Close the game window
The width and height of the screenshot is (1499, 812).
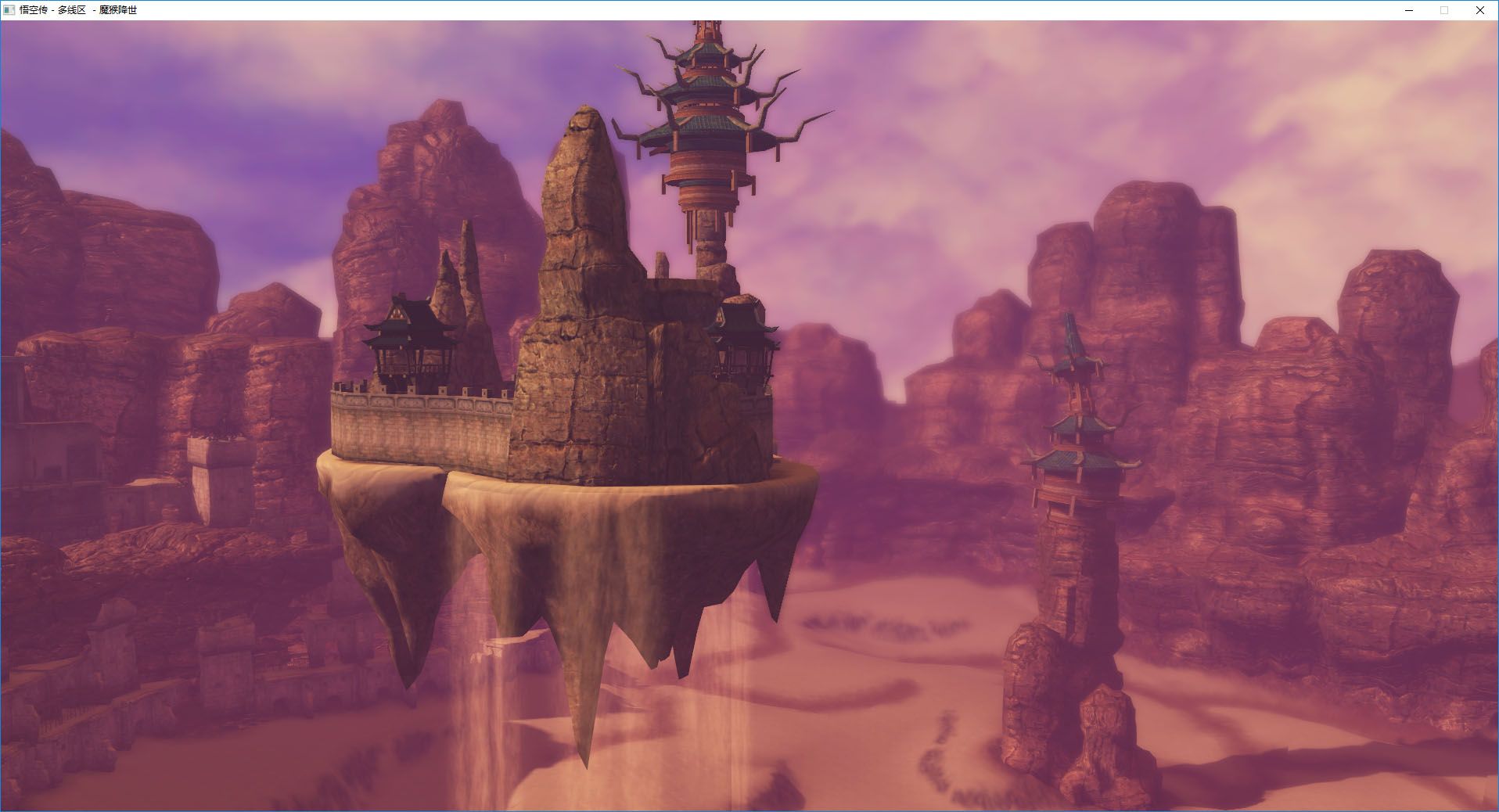1479,10
